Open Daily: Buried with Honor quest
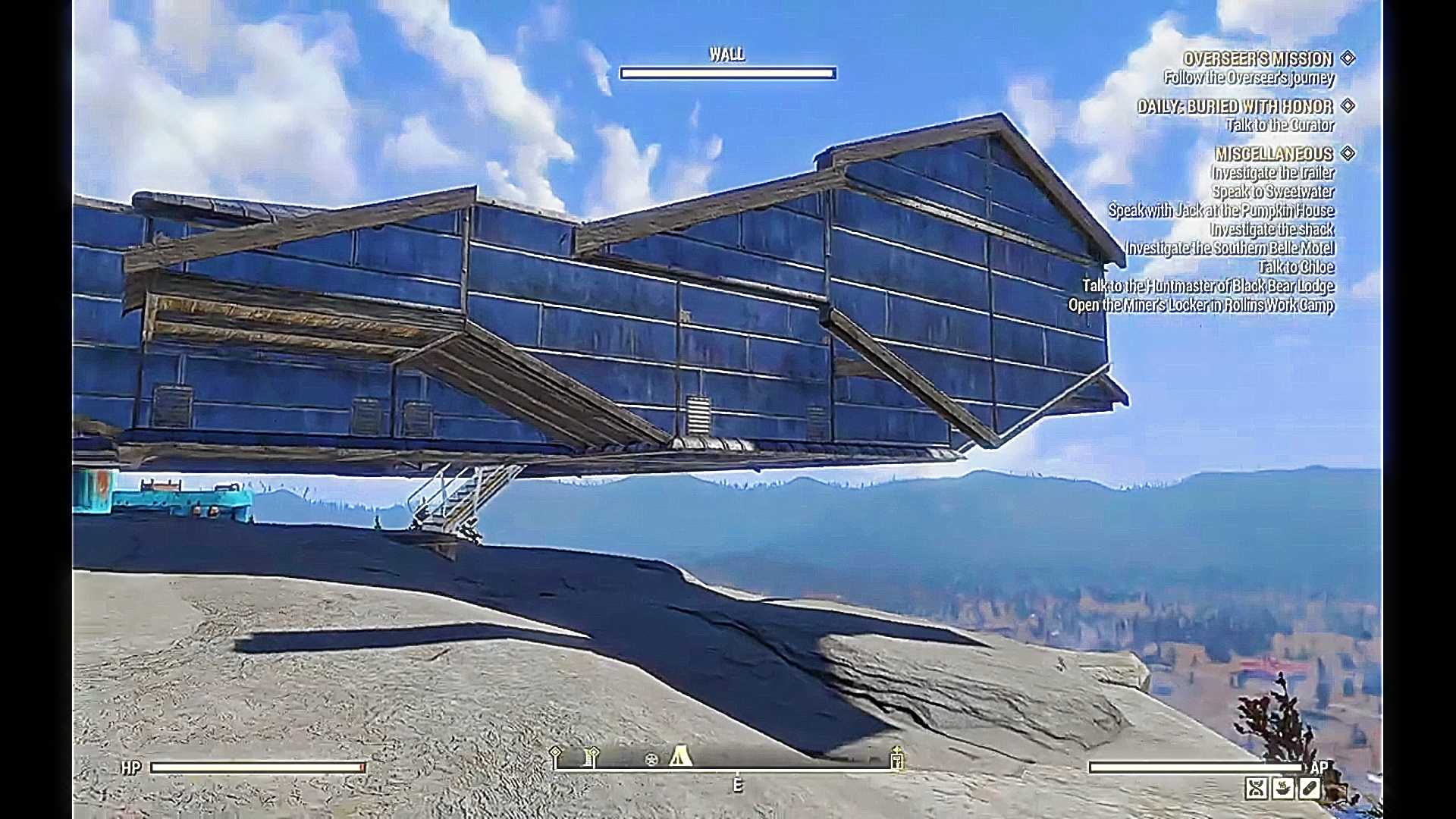 point(1235,107)
